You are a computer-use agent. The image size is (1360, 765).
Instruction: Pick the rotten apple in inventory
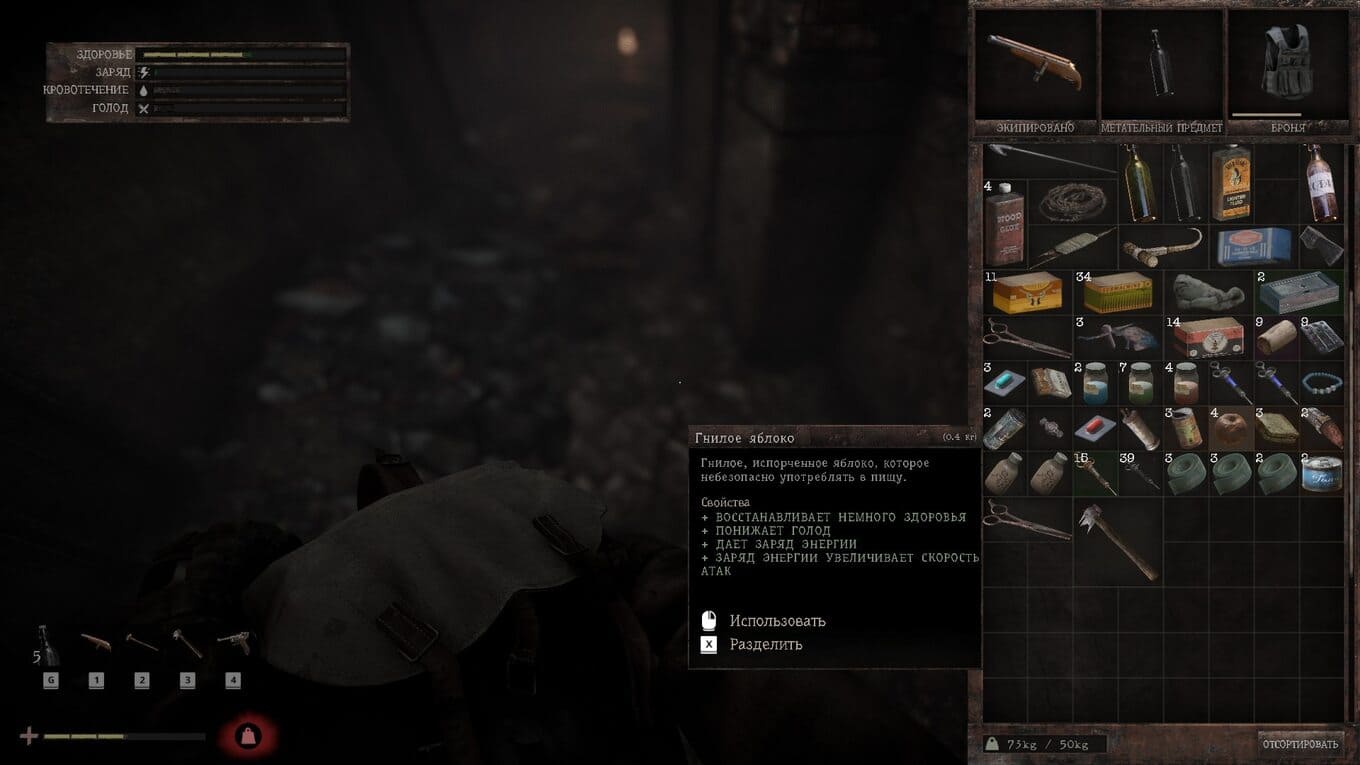tap(1230, 428)
